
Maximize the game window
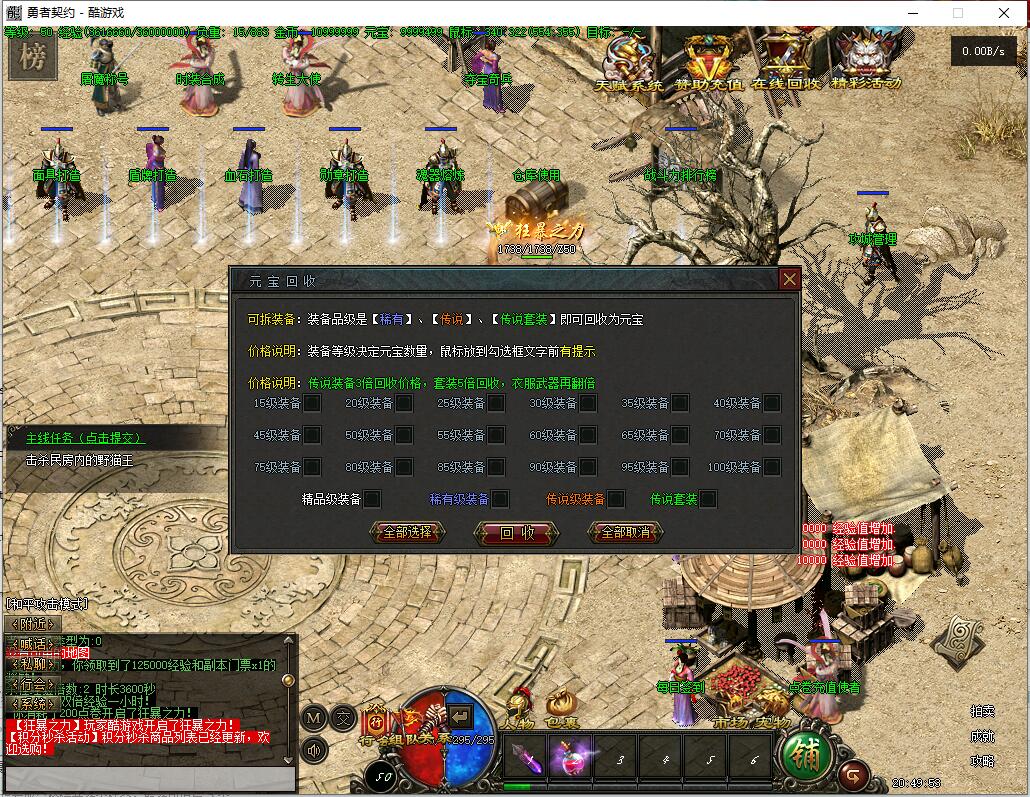coord(957,13)
